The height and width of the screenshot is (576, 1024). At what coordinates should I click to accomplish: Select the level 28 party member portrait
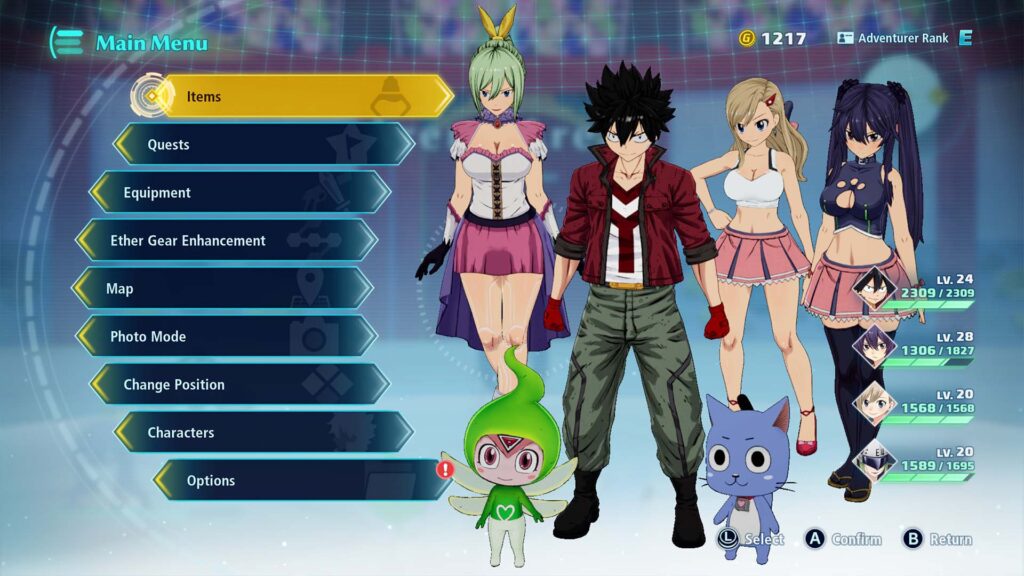(872, 345)
